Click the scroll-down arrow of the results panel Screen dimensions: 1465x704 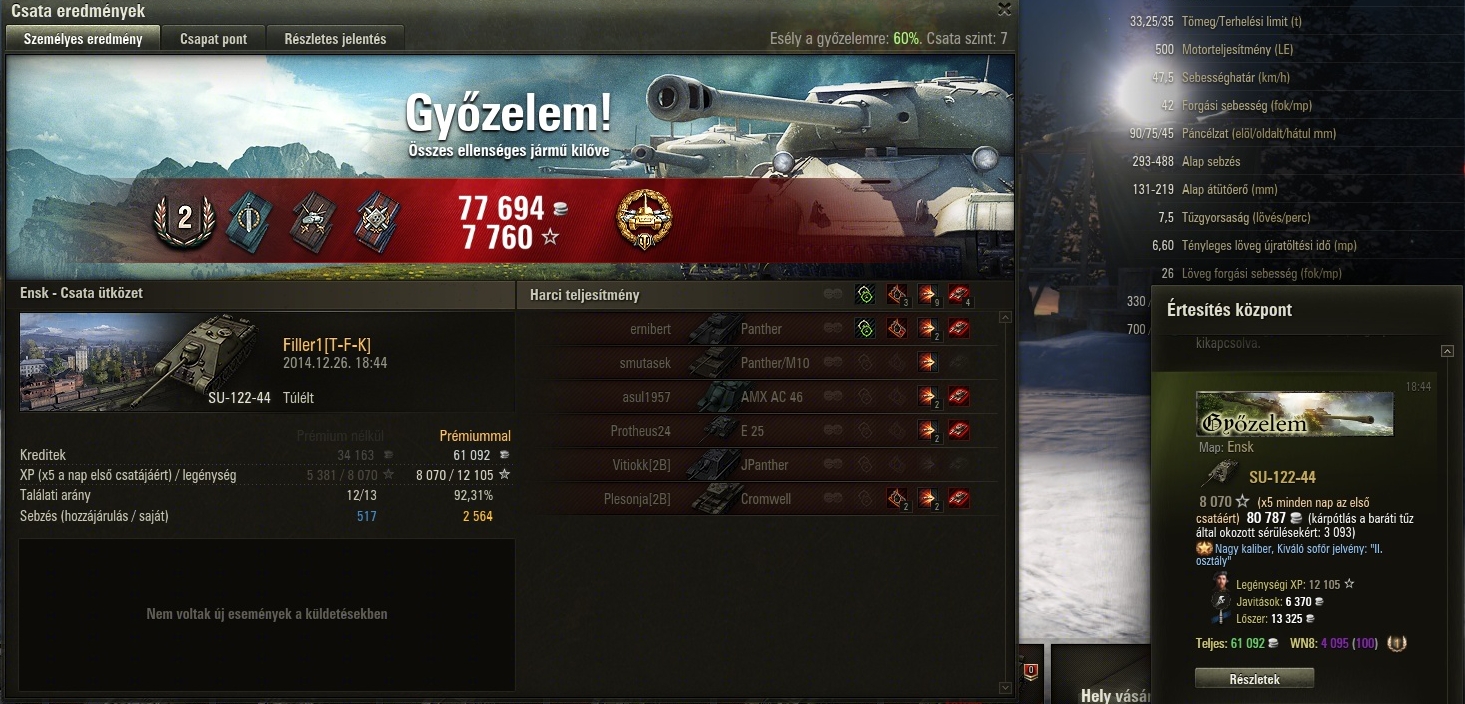tap(1005, 688)
